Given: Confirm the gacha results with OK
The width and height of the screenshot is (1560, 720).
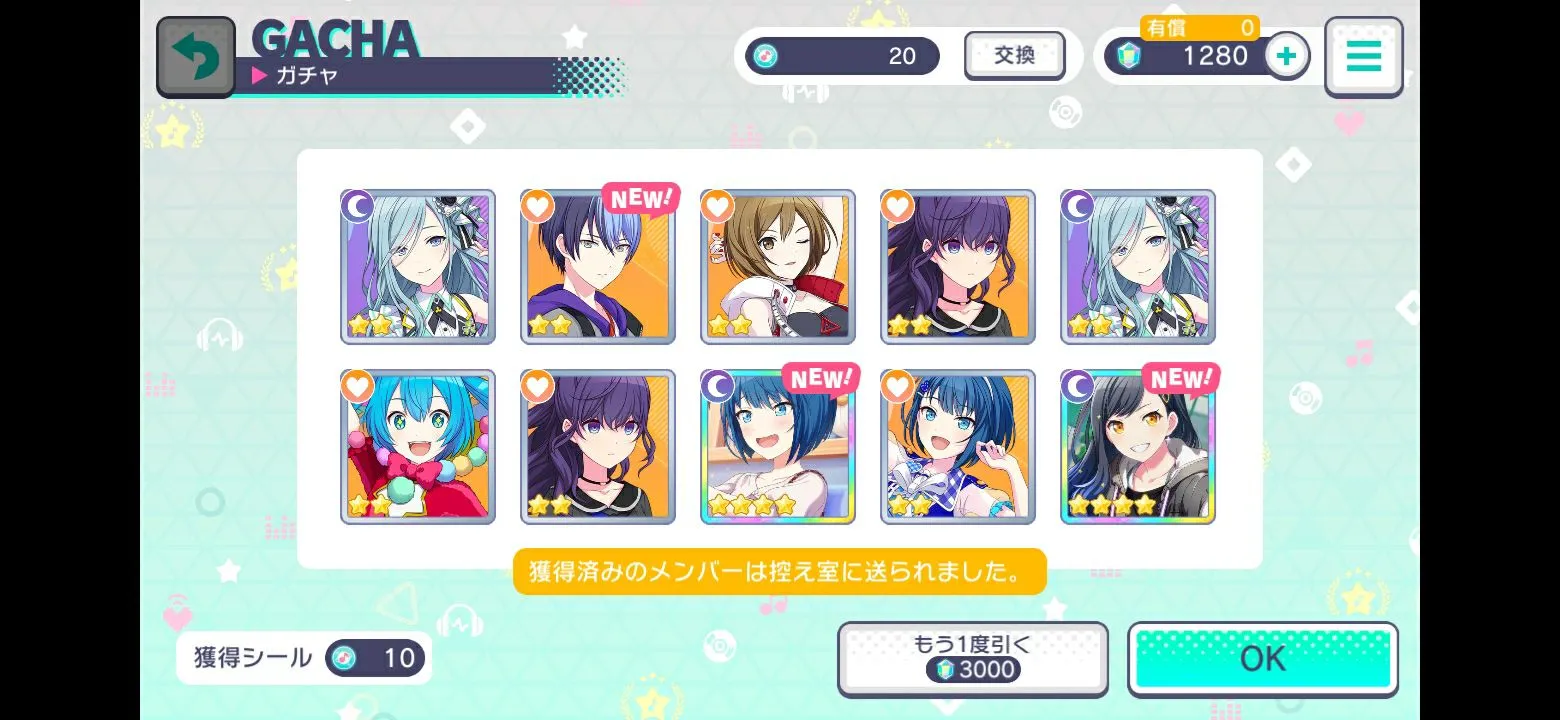Looking at the screenshot, I should pos(1262,659).
